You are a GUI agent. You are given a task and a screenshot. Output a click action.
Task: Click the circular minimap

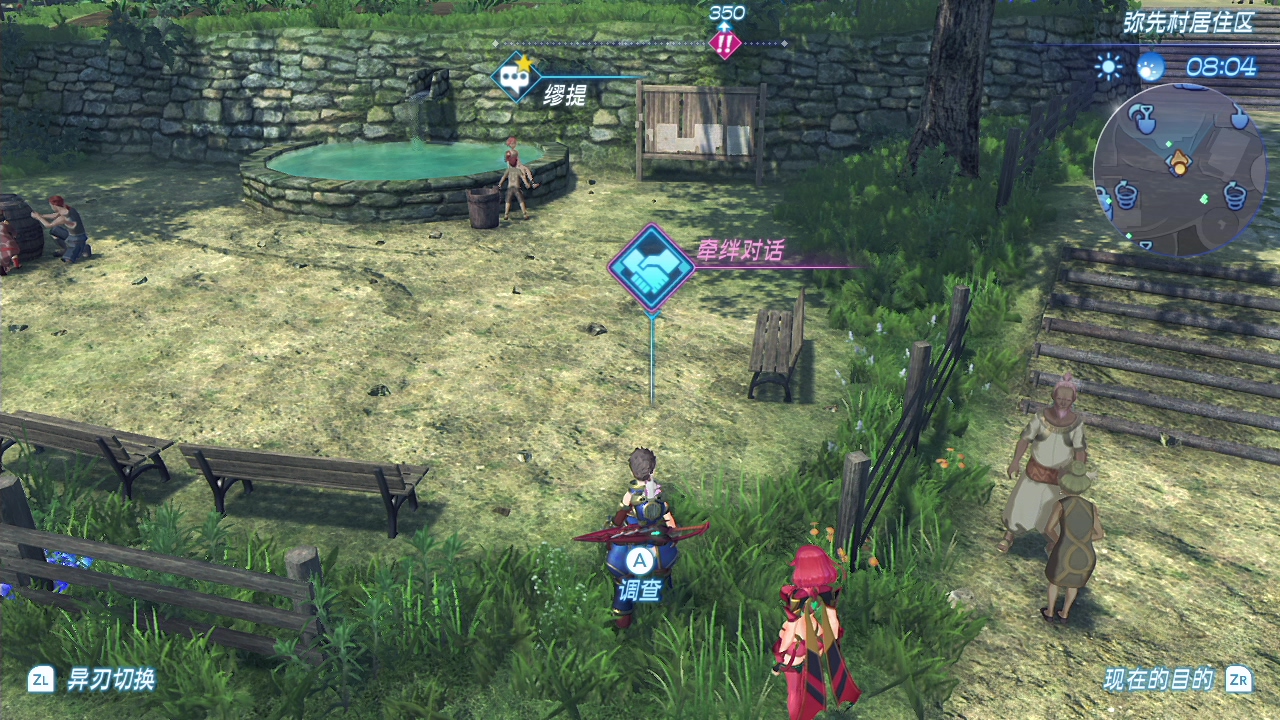pos(1179,168)
